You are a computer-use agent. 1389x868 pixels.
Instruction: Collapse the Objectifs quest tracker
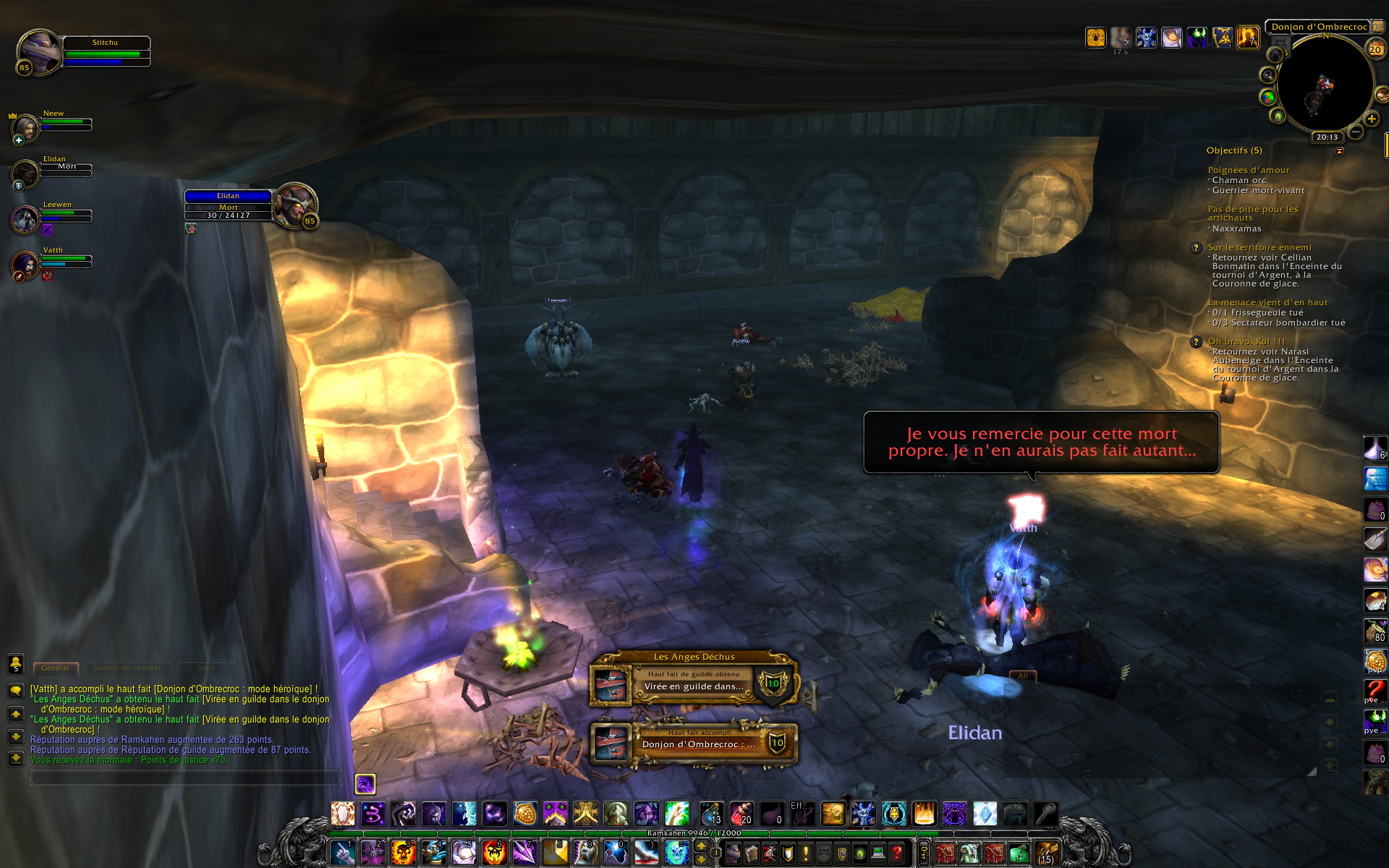pos(1339,151)
